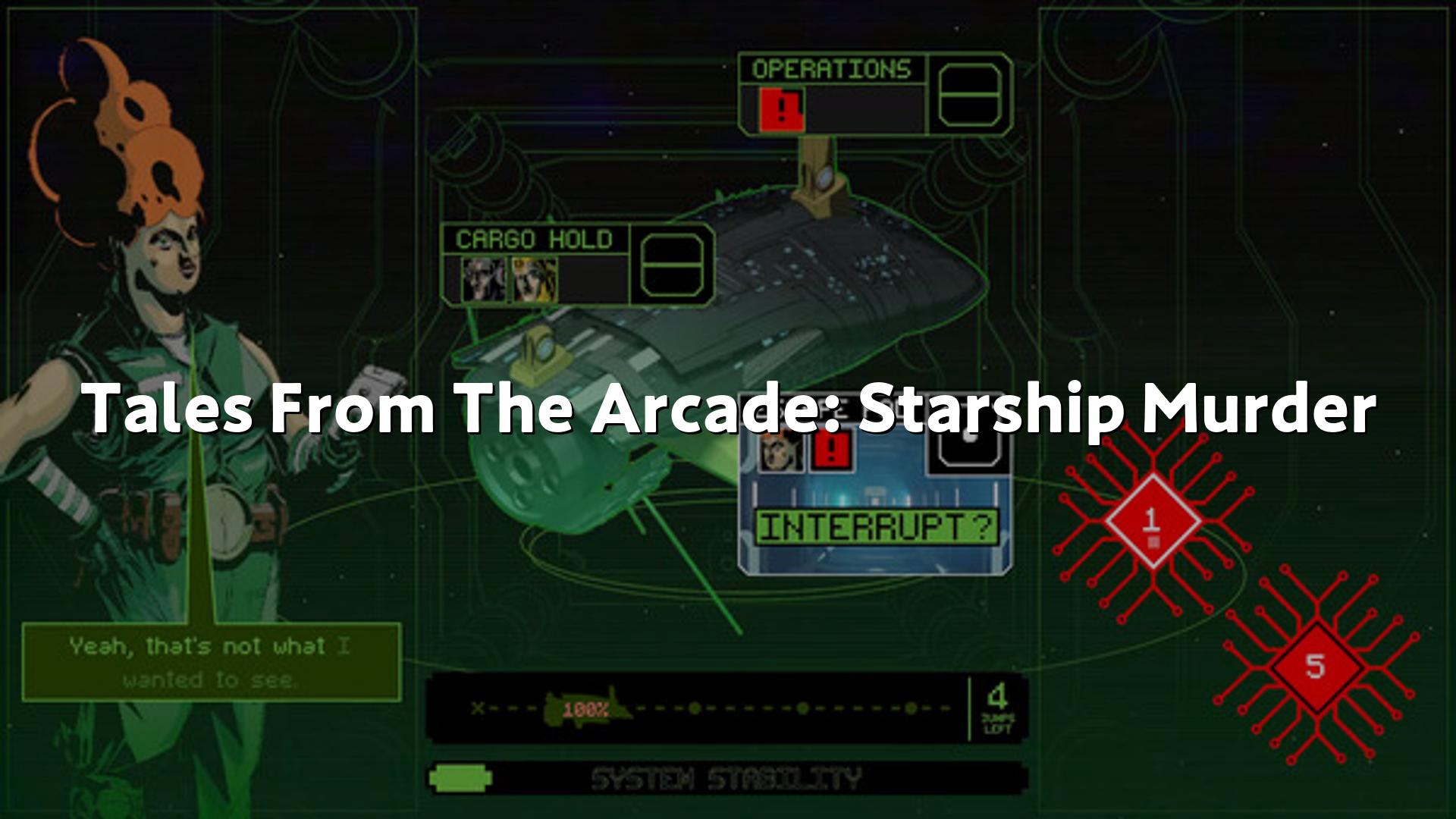Screen dimensions: 1456x819
Task: Advance the "Yeah, that's not what I" dialogue box
Action: pos(211,663)
